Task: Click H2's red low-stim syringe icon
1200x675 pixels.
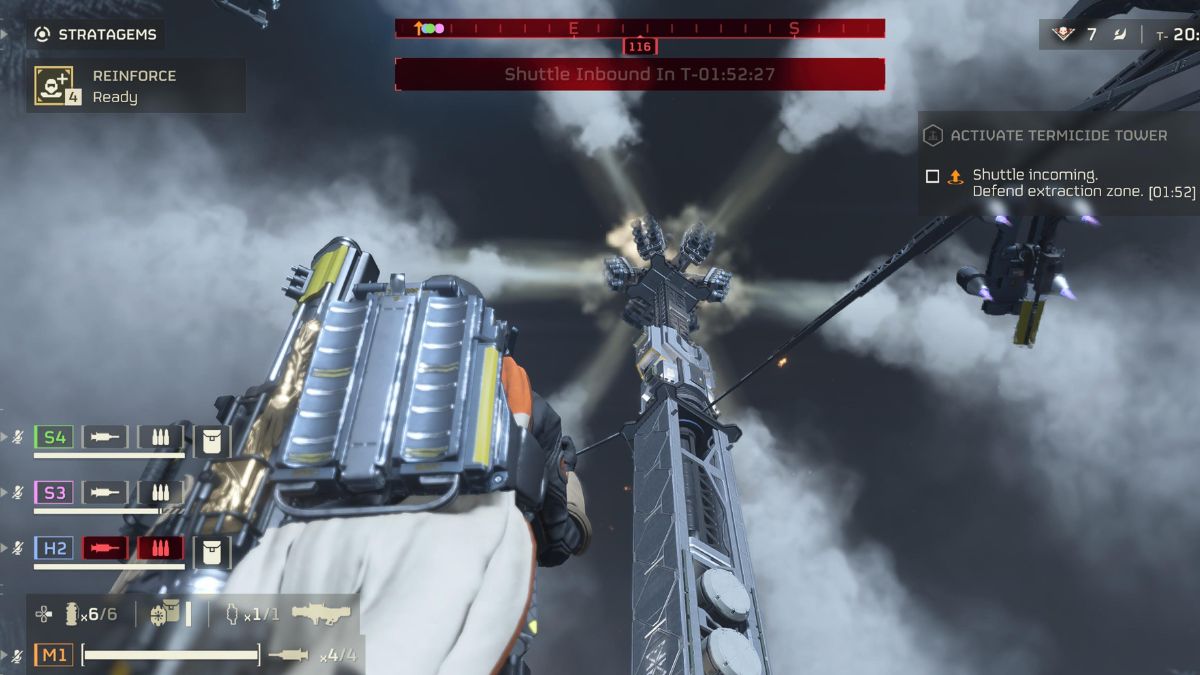Action: pyautogui.click(x=105, y=548)
